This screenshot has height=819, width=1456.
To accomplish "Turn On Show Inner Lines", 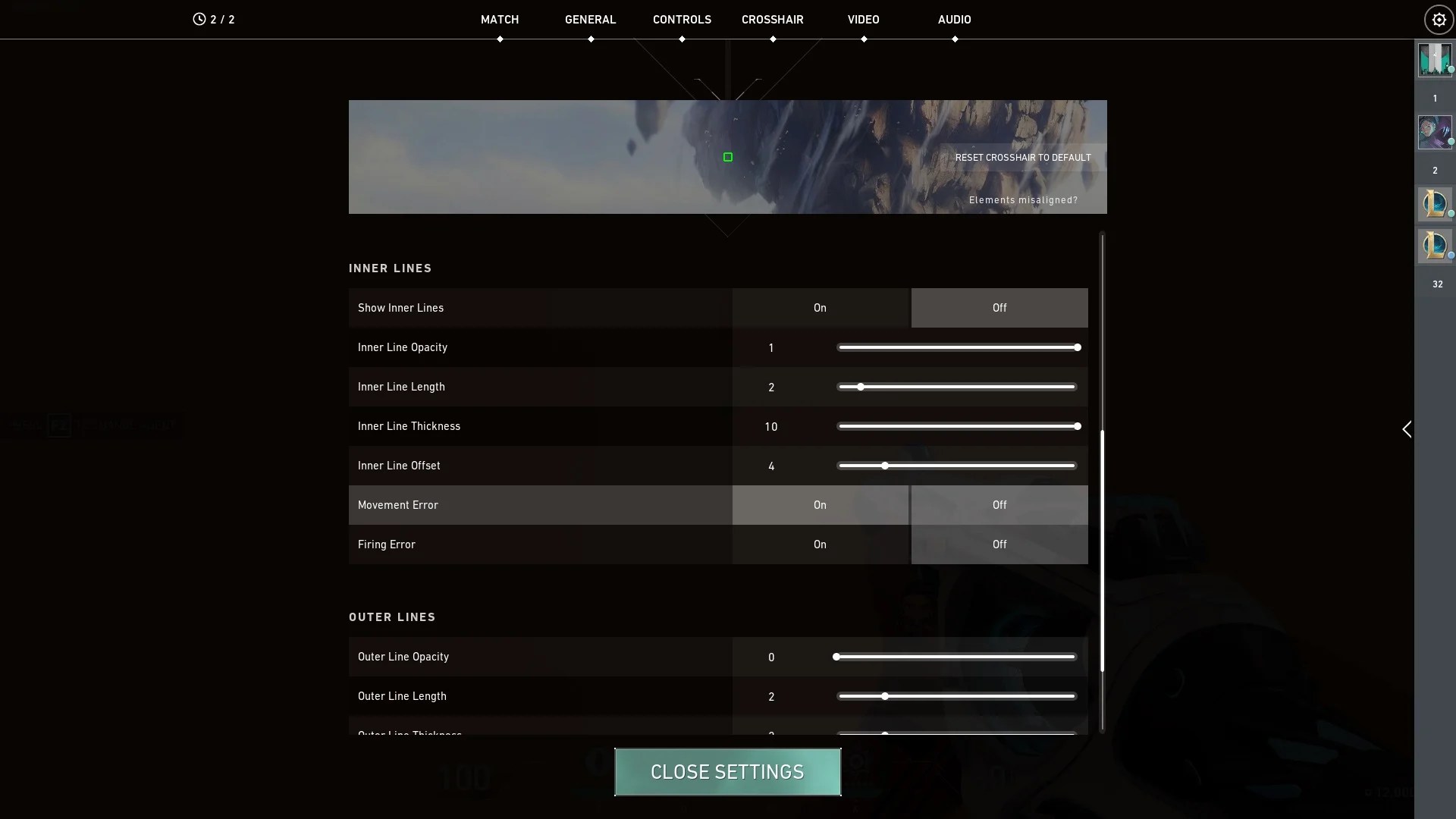I will (820, 308).
